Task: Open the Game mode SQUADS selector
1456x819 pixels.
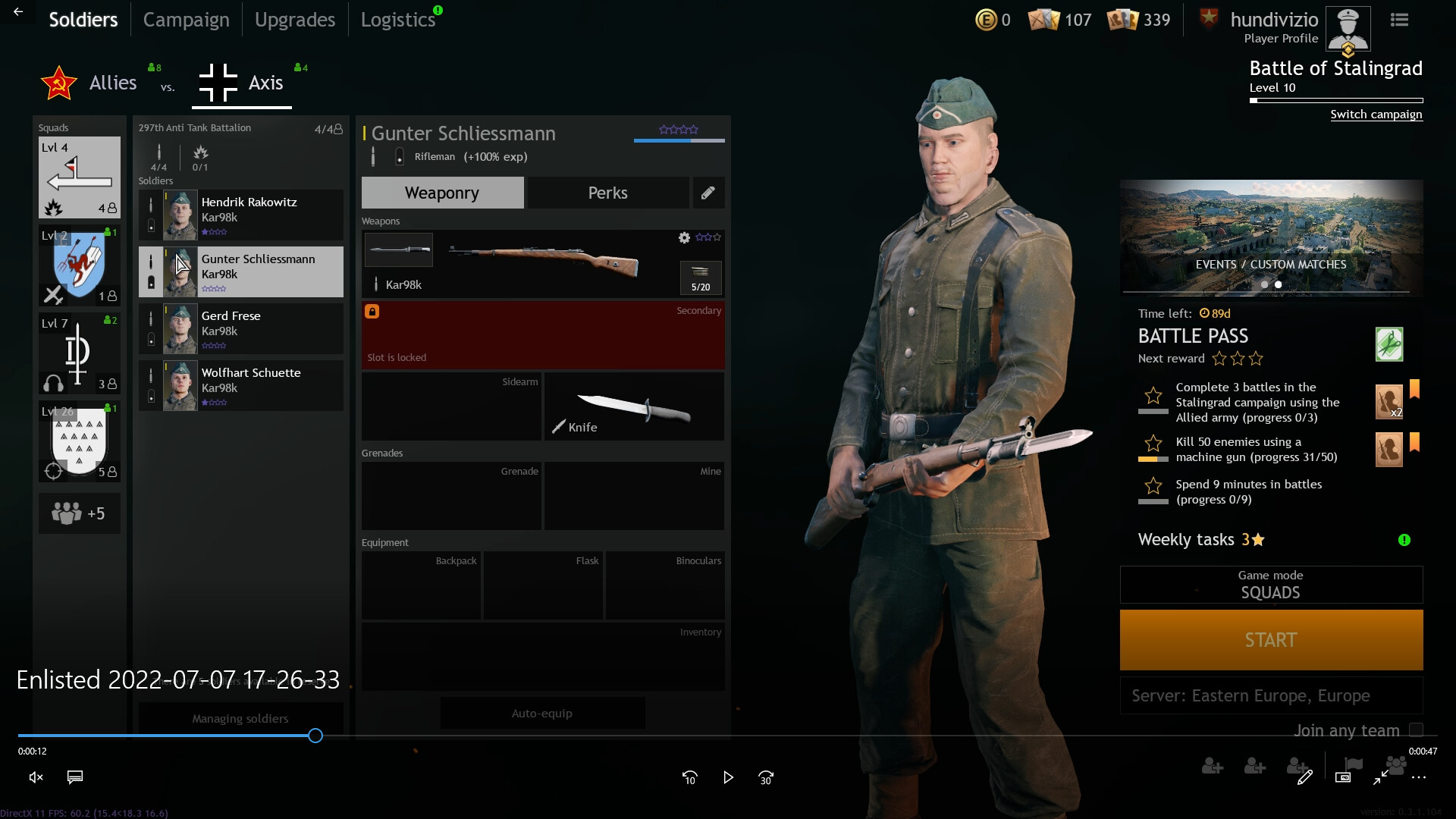Action: [1270, 584]
